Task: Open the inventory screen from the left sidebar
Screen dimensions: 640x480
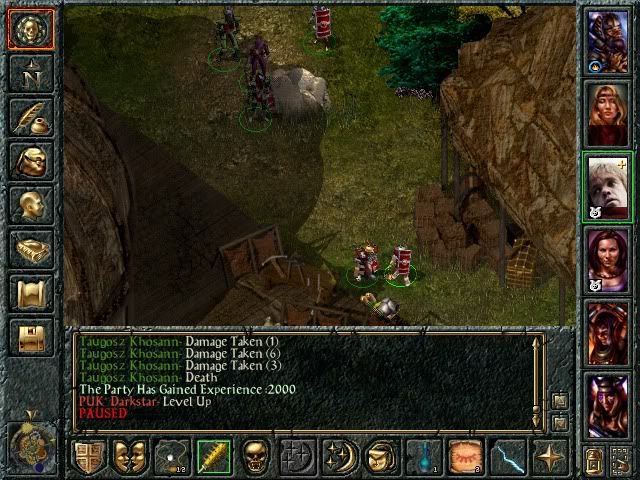Action: (x=30, y=160)
